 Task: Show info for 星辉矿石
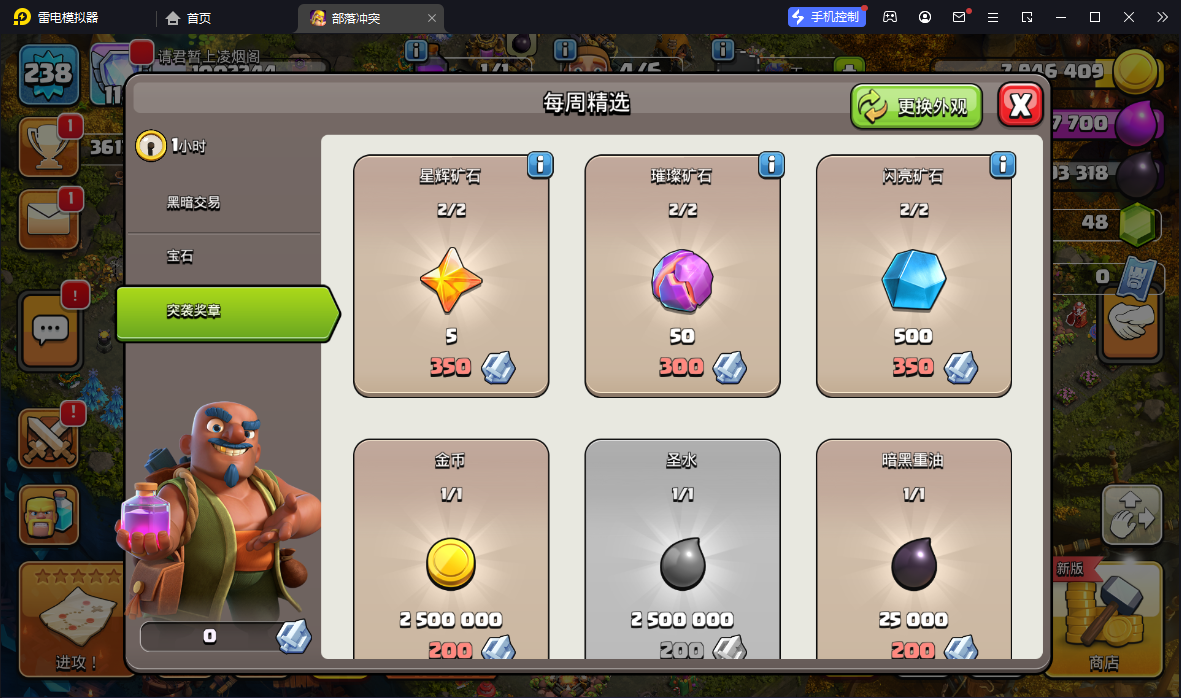click(x=540, y=164)
